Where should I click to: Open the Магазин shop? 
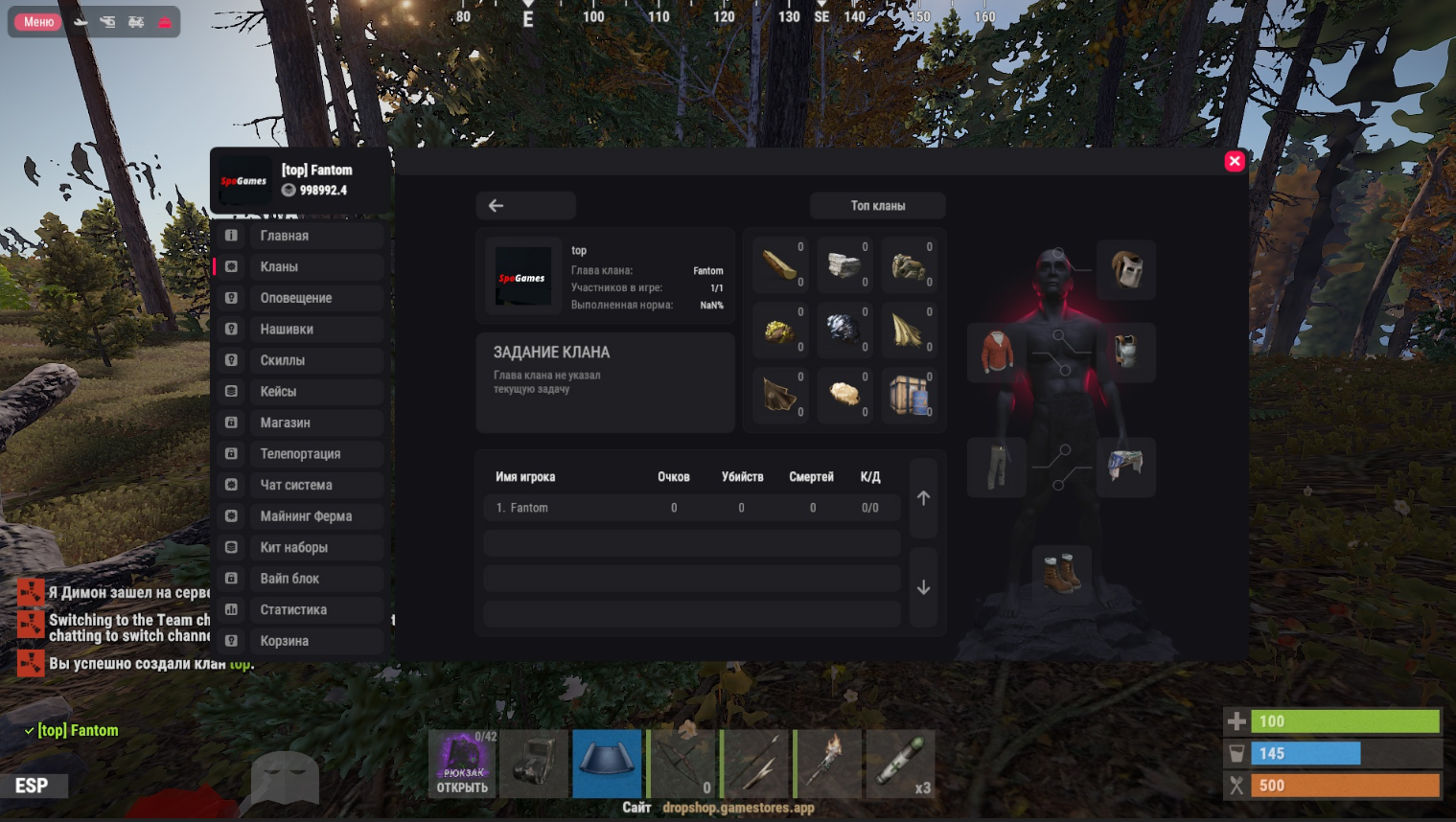pos(299,422)
